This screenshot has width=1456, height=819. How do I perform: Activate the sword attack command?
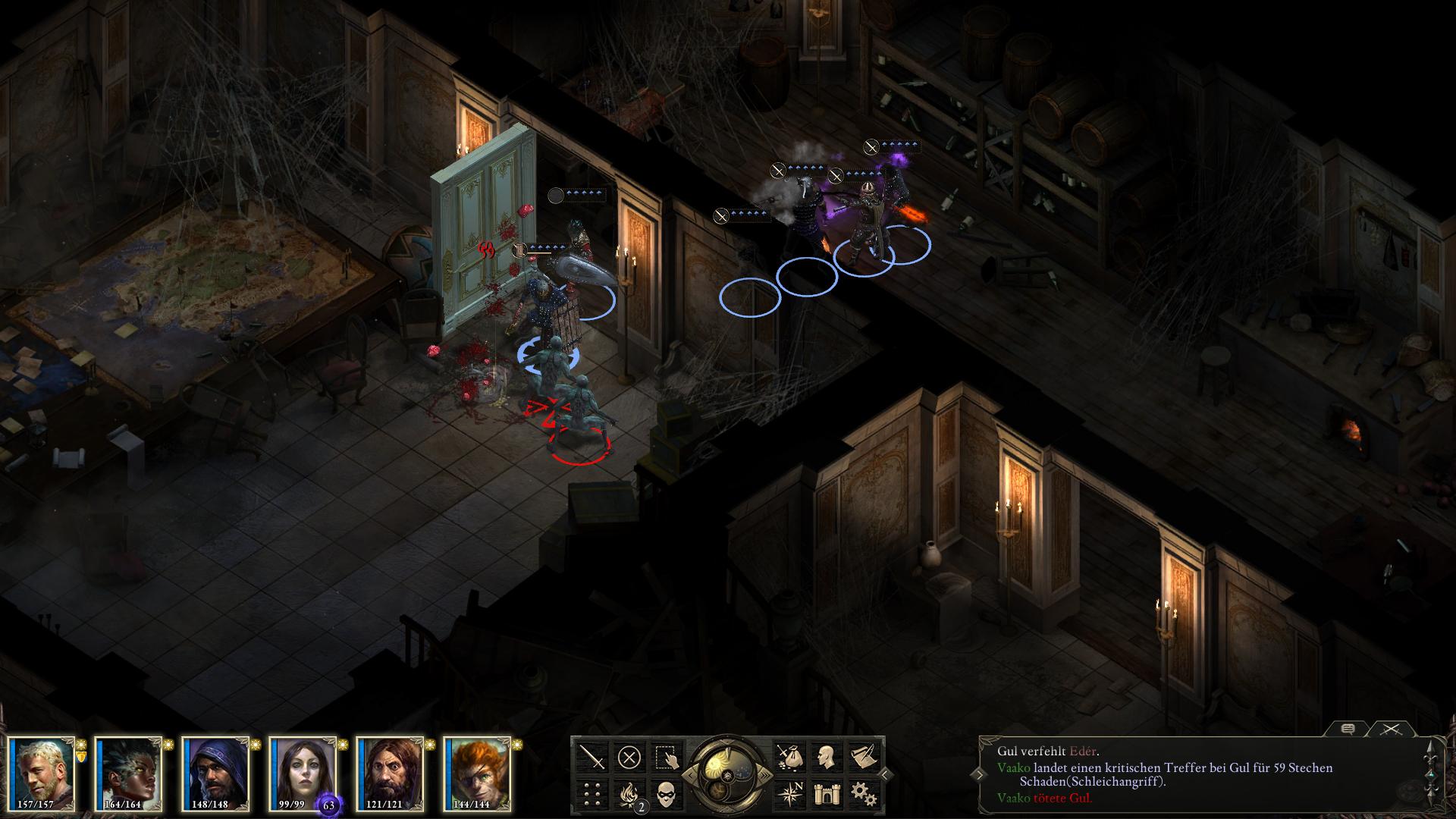(x=592, y=757)
